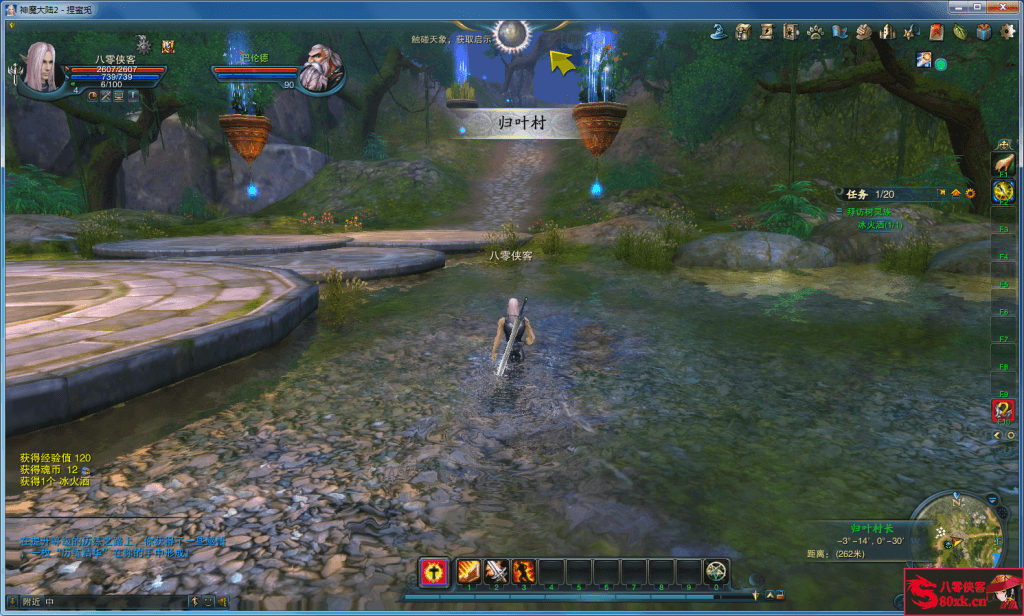Open the handshake social icon

863,32
